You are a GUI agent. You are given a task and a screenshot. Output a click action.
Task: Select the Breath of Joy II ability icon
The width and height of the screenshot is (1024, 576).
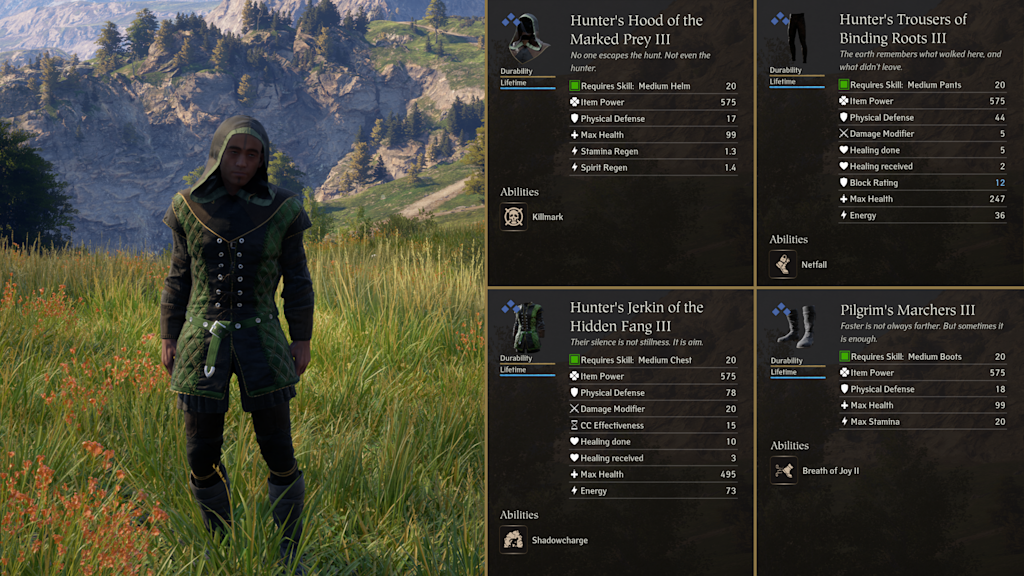784,470
